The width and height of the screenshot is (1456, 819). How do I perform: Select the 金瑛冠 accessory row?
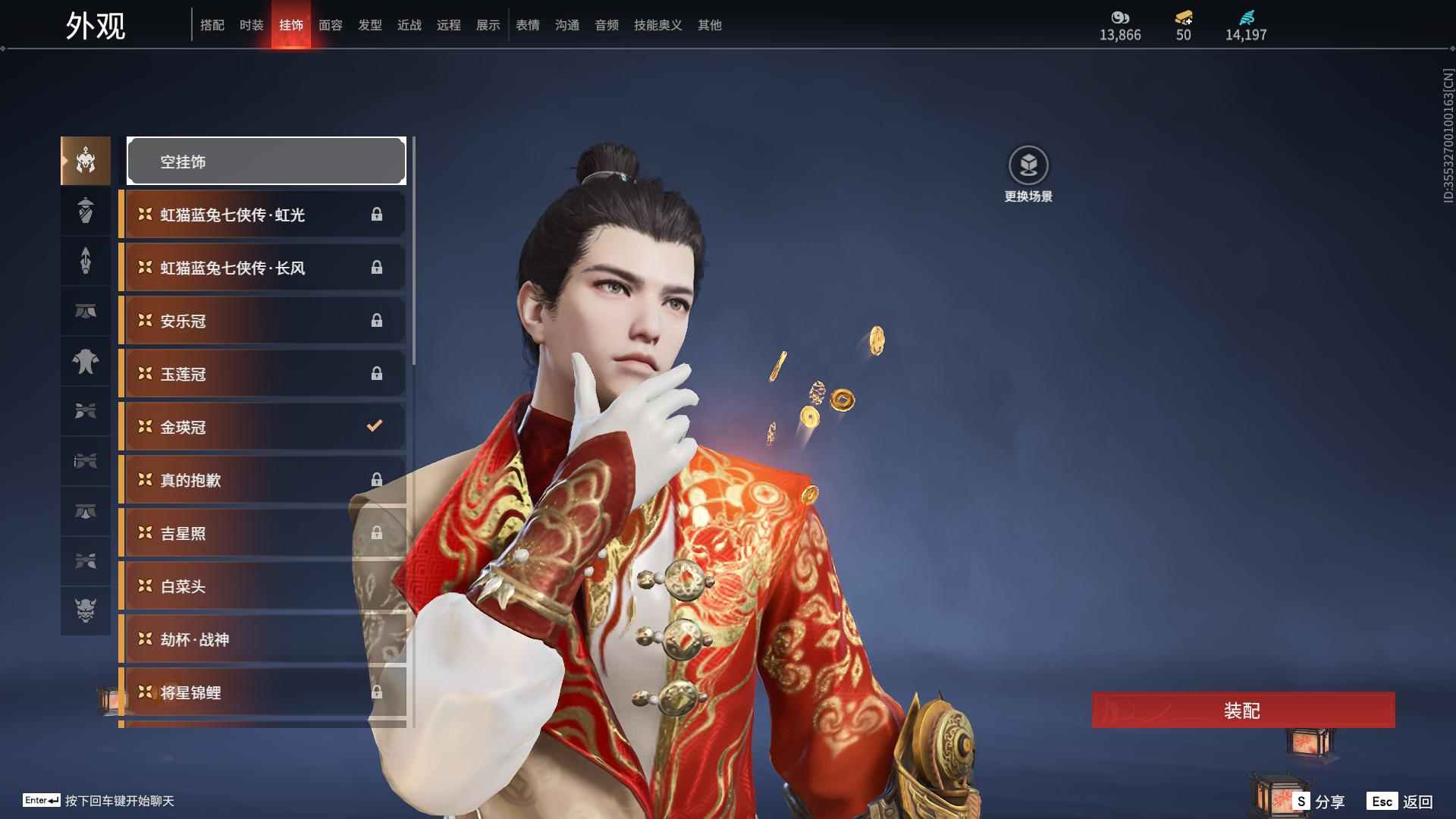pyautogui.click(x=262, y=427)
